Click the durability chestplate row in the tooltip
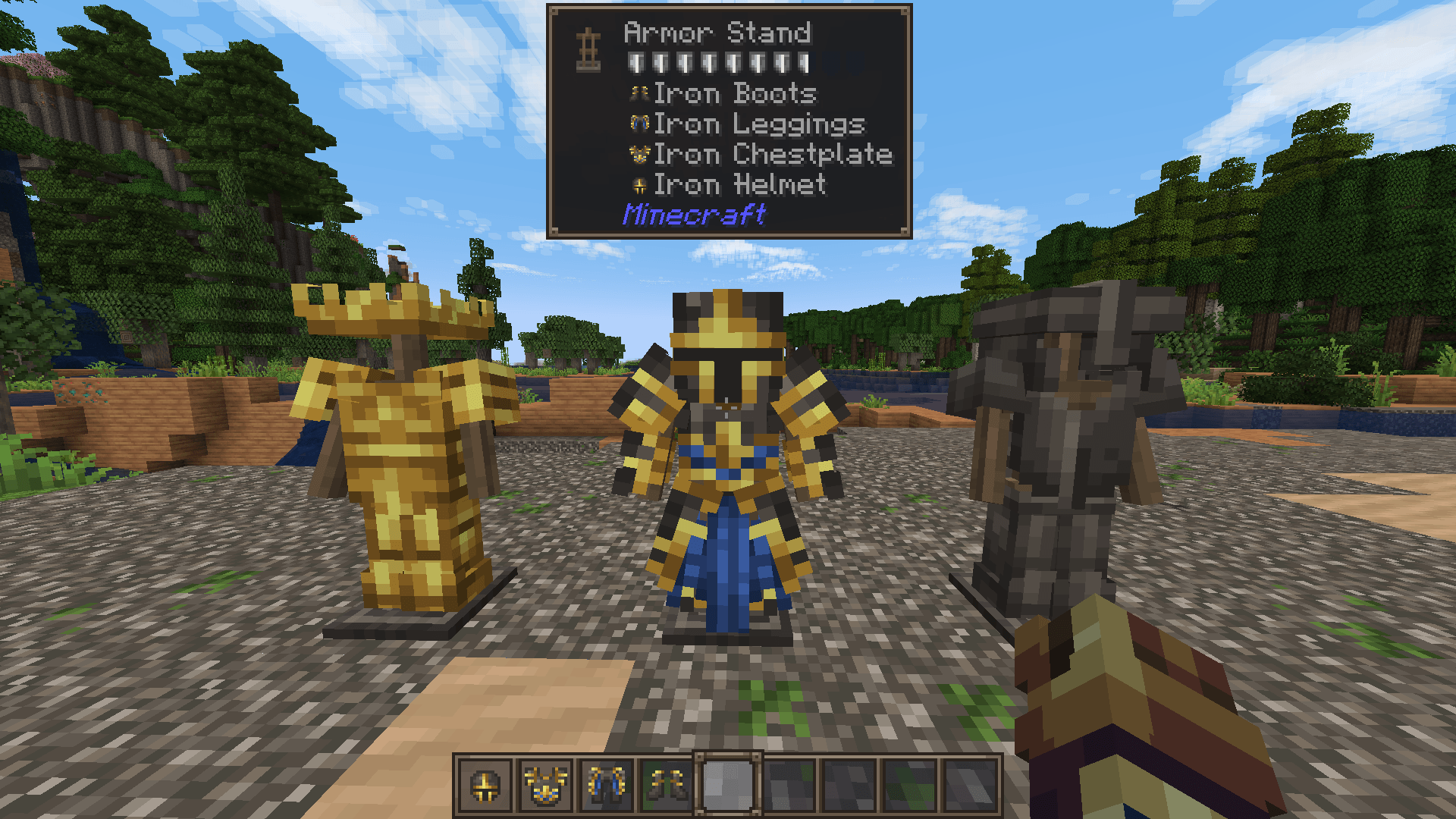This screenshot has height=819, width=1456. [720, 62]
